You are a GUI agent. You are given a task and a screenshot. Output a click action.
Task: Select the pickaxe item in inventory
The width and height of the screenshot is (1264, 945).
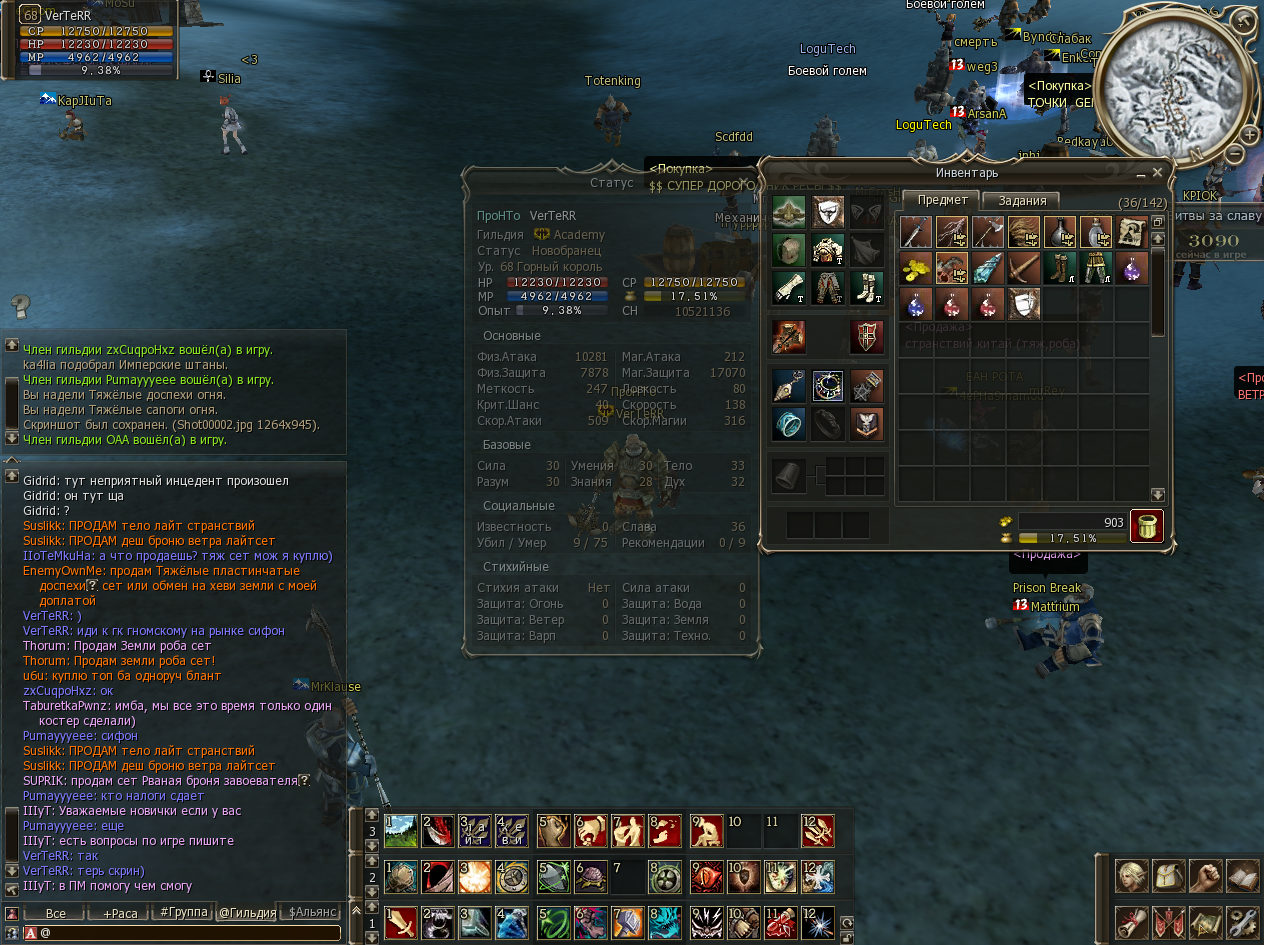point(1023,267)
